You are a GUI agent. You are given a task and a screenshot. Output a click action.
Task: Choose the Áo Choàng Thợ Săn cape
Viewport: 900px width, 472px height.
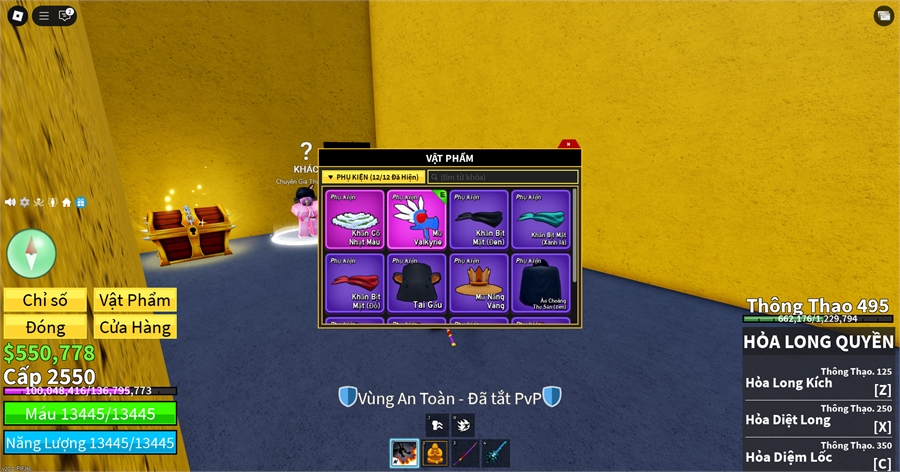tap(541, 283)
